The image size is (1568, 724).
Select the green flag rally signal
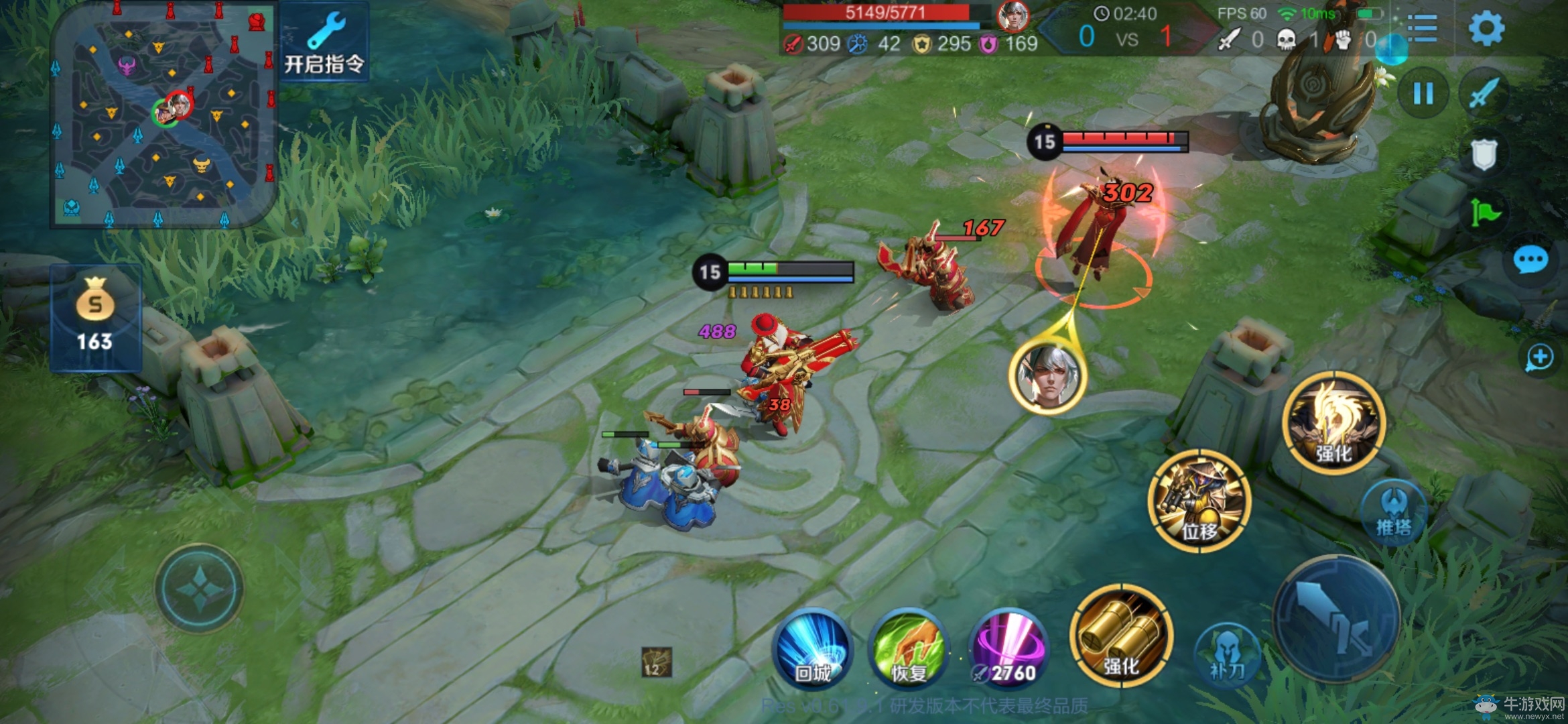coord(1484,213)
